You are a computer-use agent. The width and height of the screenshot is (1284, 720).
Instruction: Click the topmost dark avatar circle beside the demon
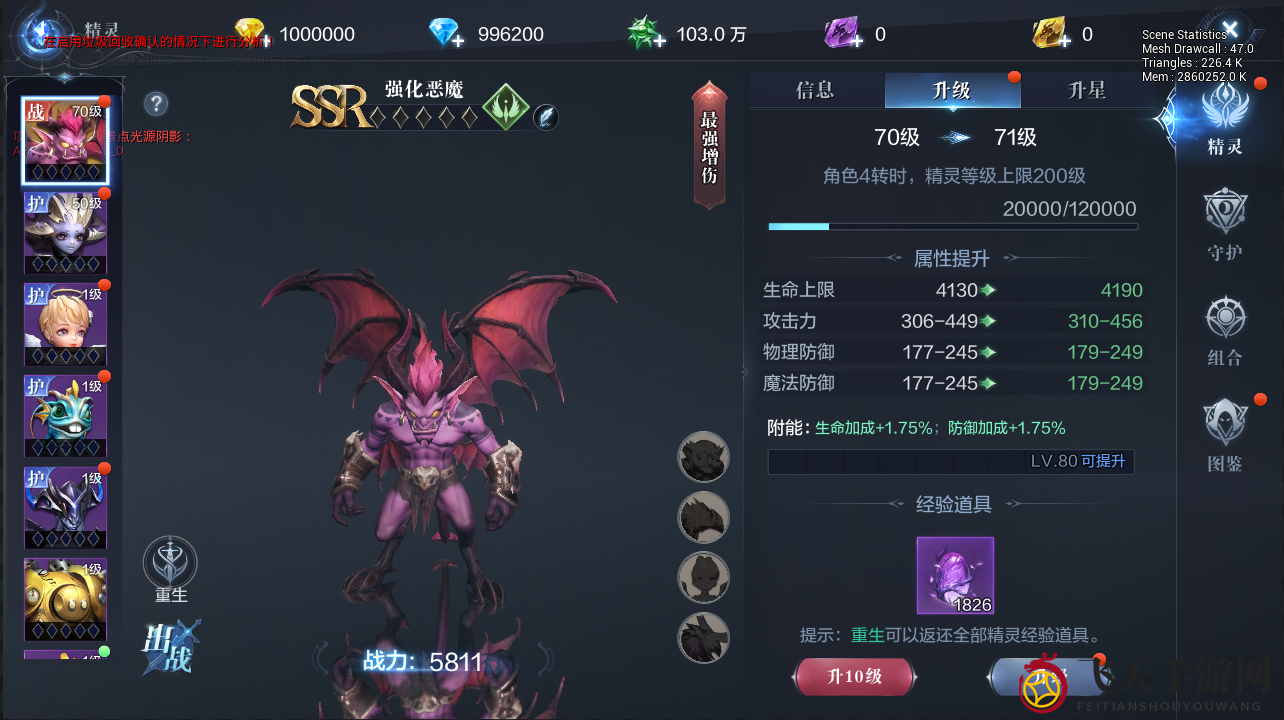(703, 457)
